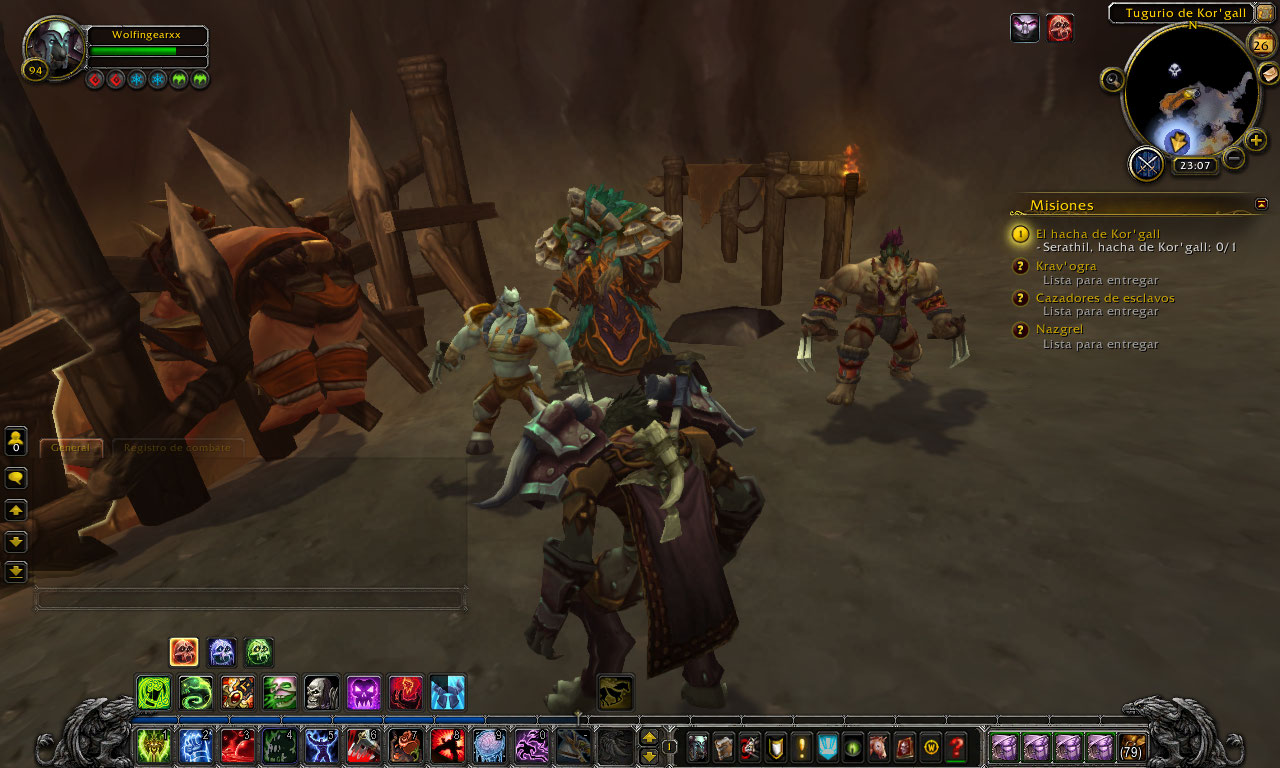Click the minimap tracking magnifier button
The width and height of the screenshot is (1280, 768).
(x=1112, y=80)
